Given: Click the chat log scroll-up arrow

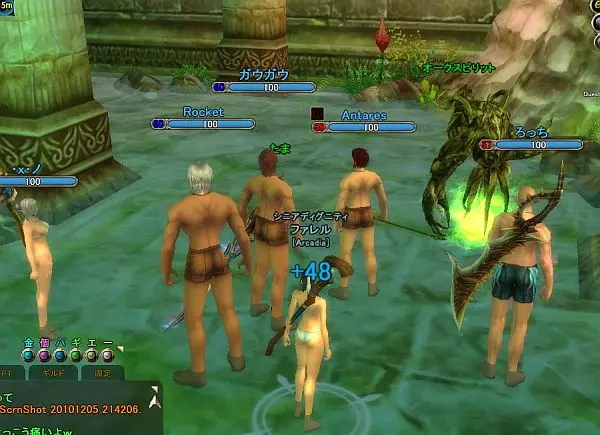Looking at the screenshot, I should [x=154, y=400].
